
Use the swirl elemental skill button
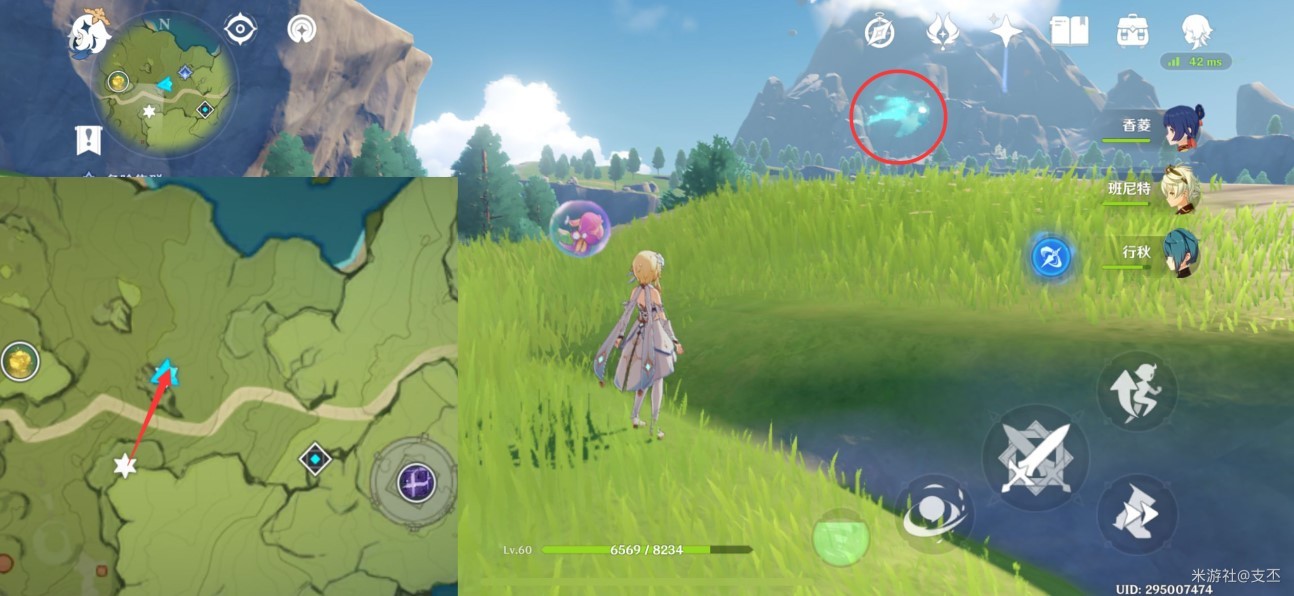[x=936, y=513]
